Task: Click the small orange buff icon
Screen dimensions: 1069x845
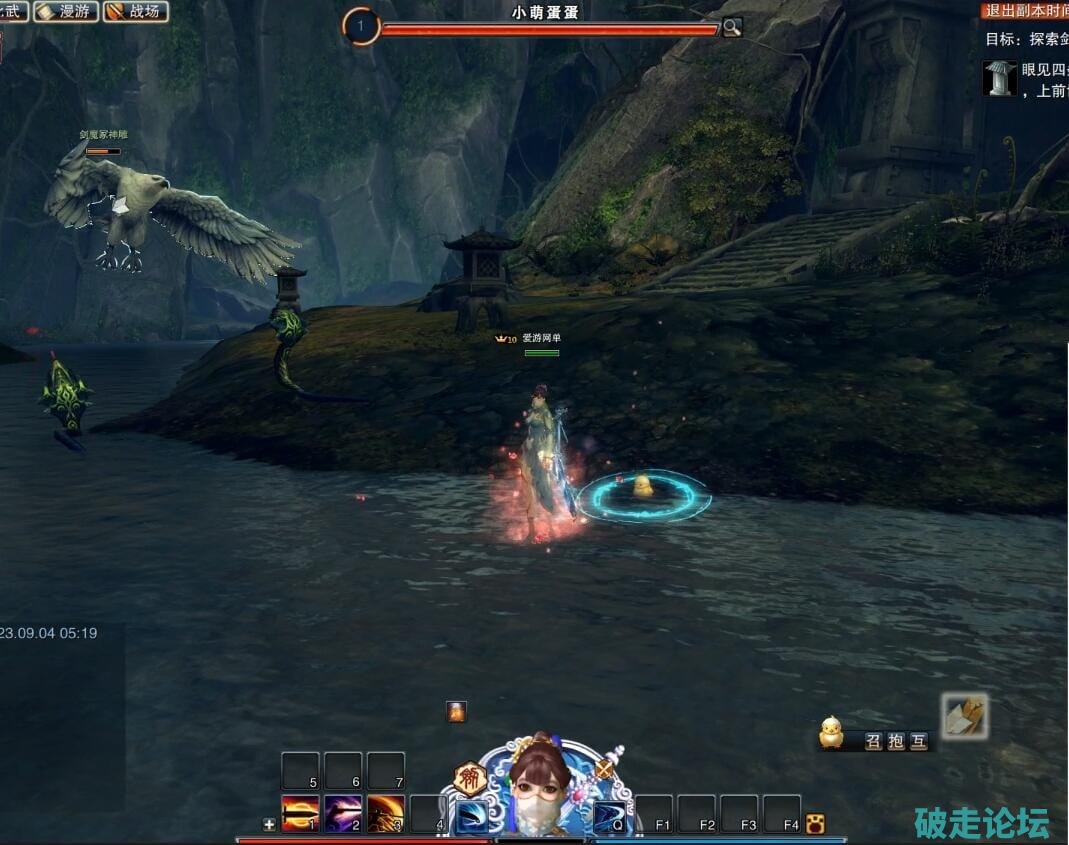Action: tap(456, 711)
